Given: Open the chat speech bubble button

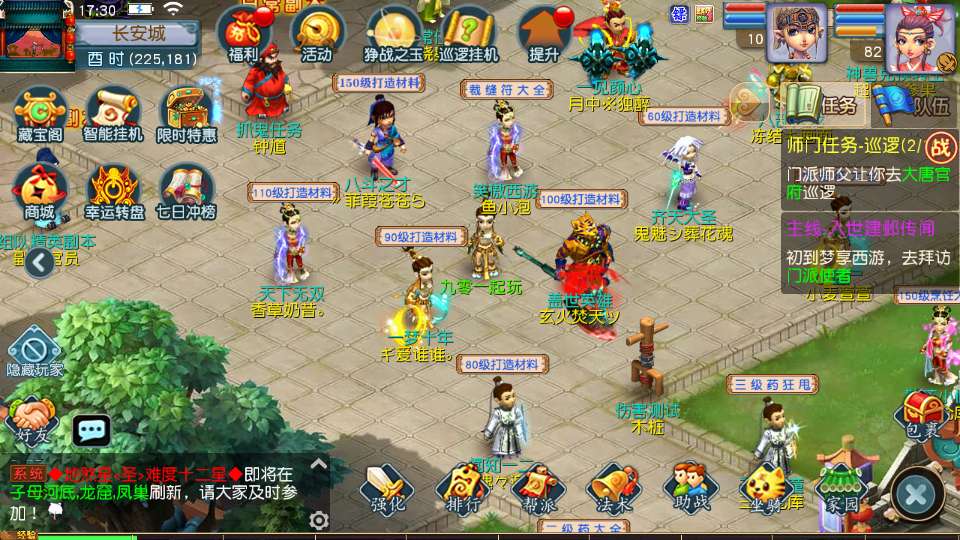Looking at the screenshot, I should click(92, 430).
